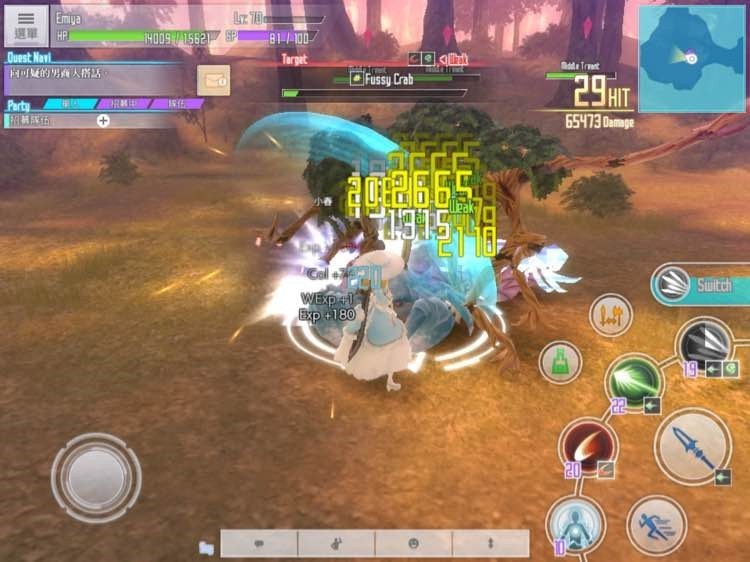Tap the running figure dash button
750x562 pixels.
tap(657, 525)
